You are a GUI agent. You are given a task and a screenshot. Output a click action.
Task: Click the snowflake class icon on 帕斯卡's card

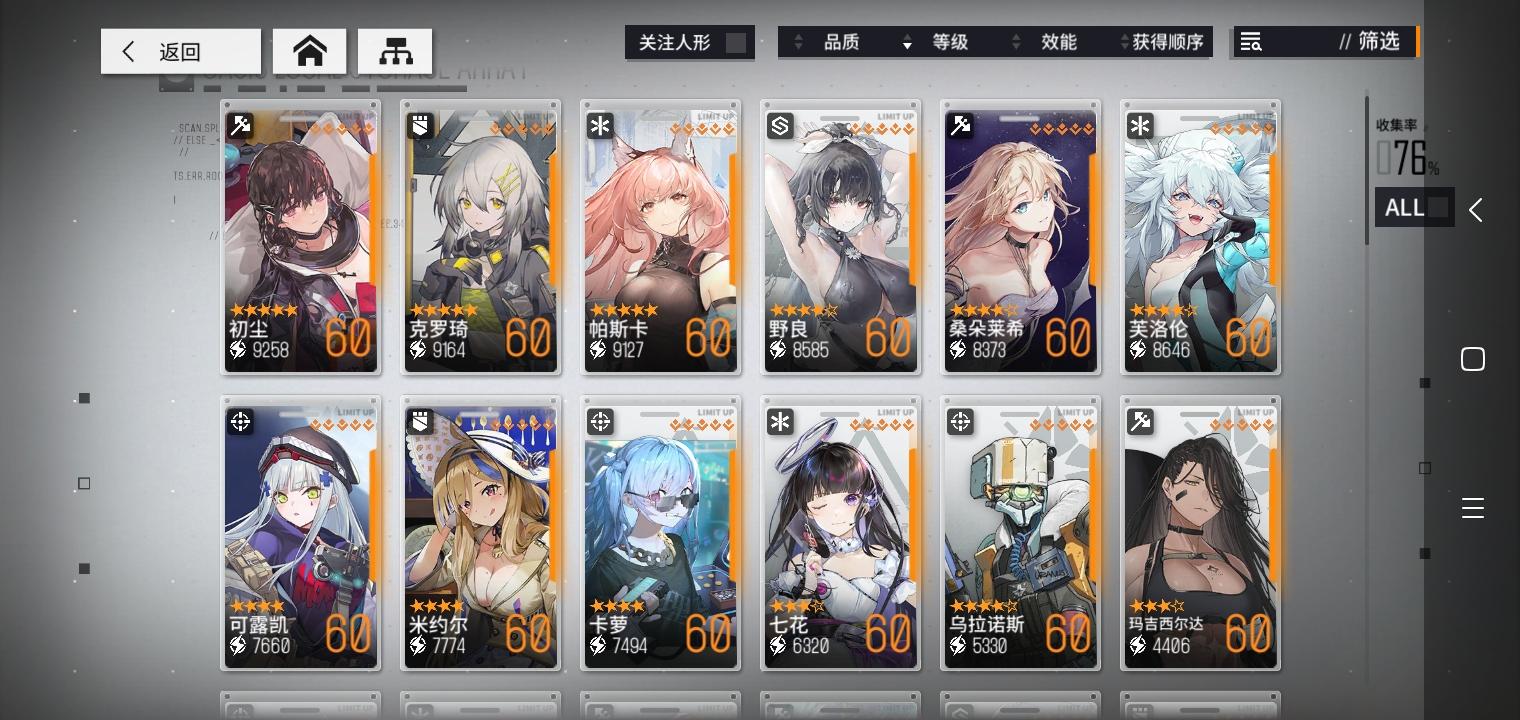pos(600,125)
